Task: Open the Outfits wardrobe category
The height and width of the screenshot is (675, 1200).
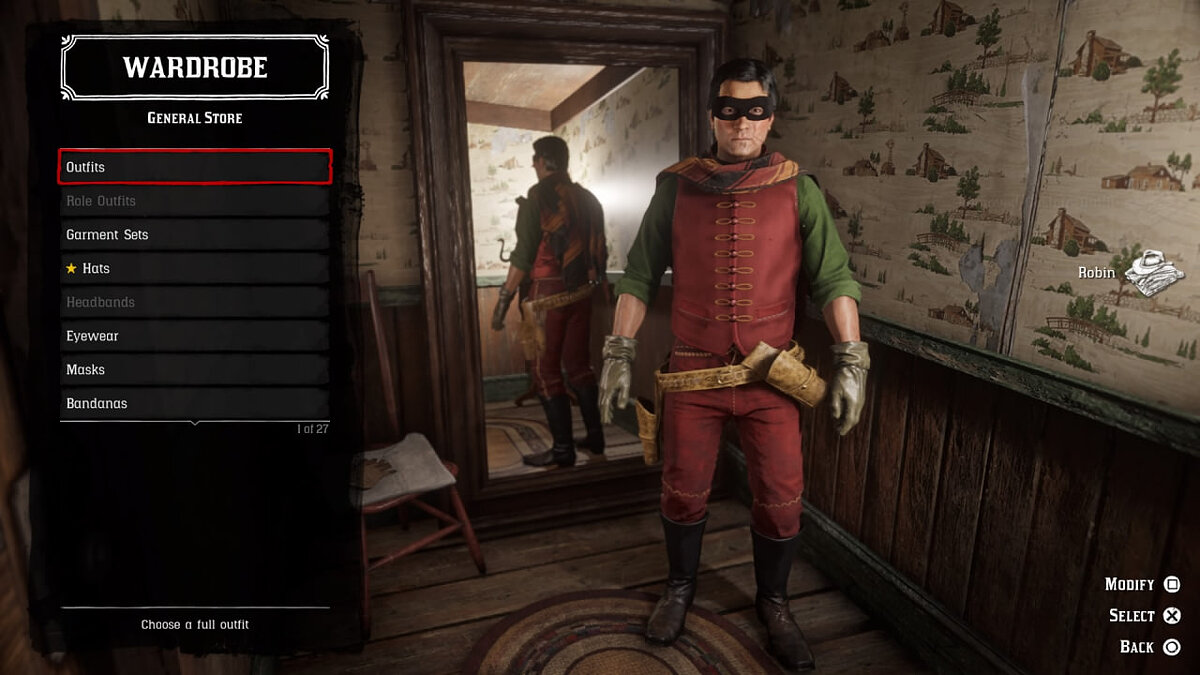Action: (195, 167)
